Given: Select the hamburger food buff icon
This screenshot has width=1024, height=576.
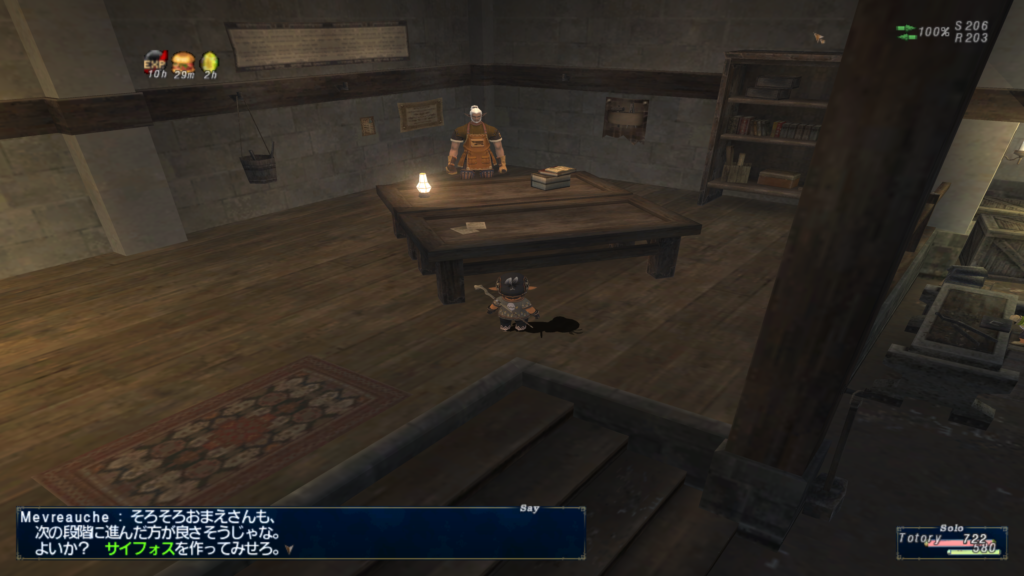Looking at the screenshot, I should click(183, 61).
